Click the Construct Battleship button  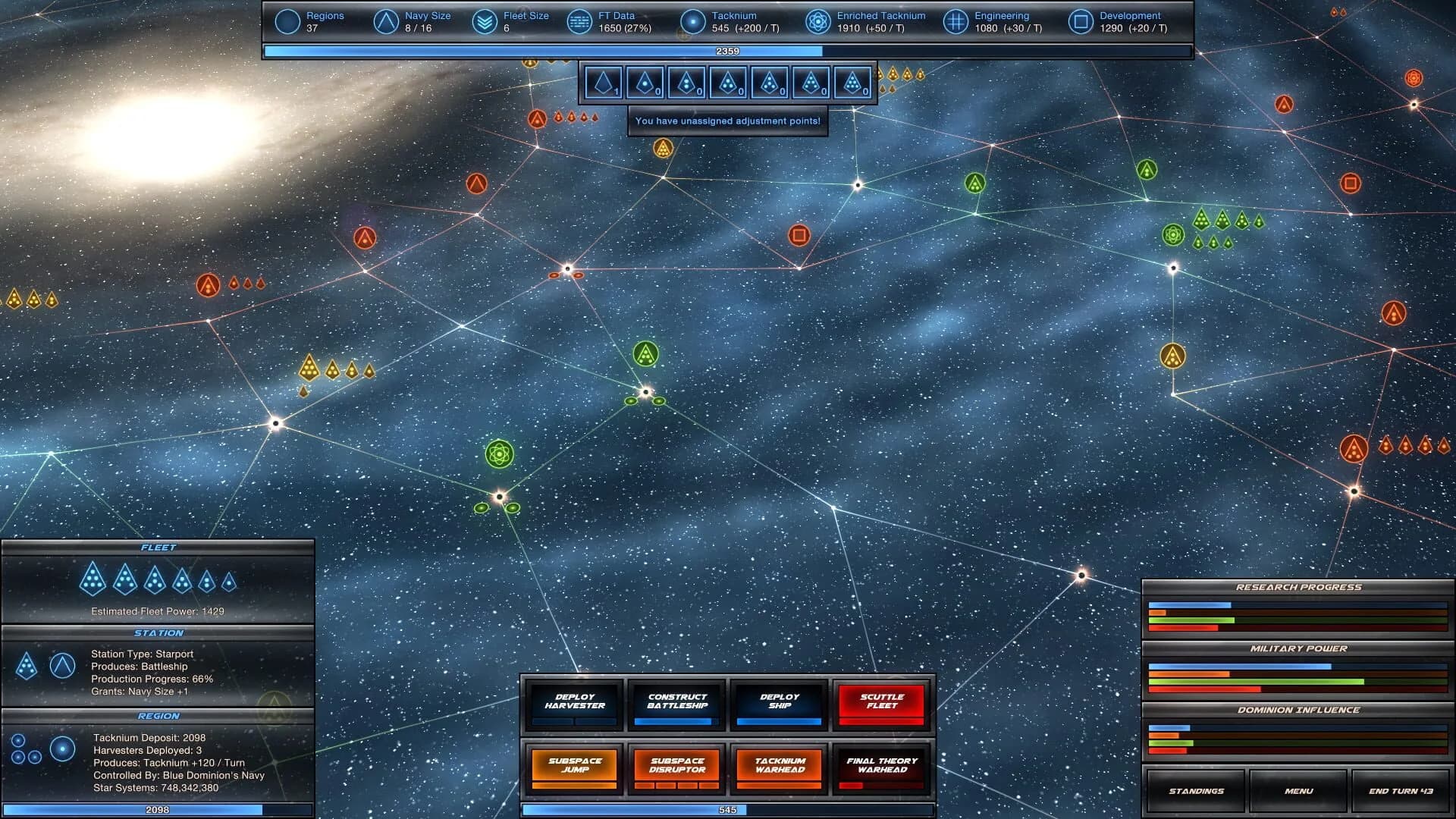(676, 705)
